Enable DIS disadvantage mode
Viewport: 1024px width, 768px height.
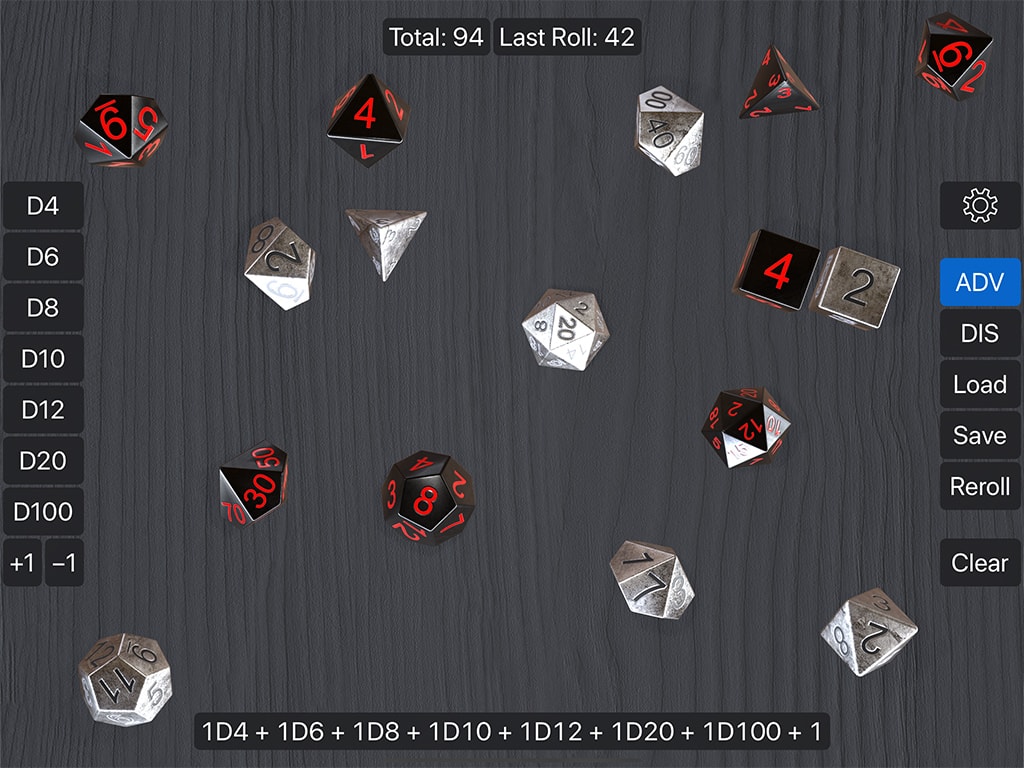980,333
